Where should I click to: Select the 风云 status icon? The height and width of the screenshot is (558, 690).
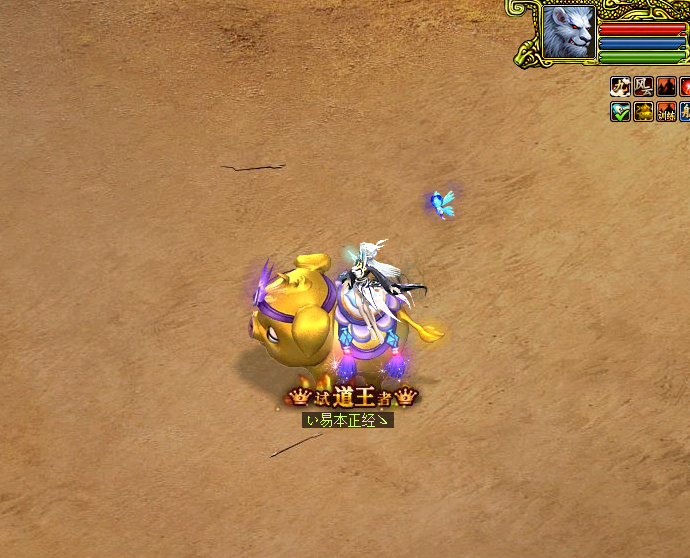[644, 87]
